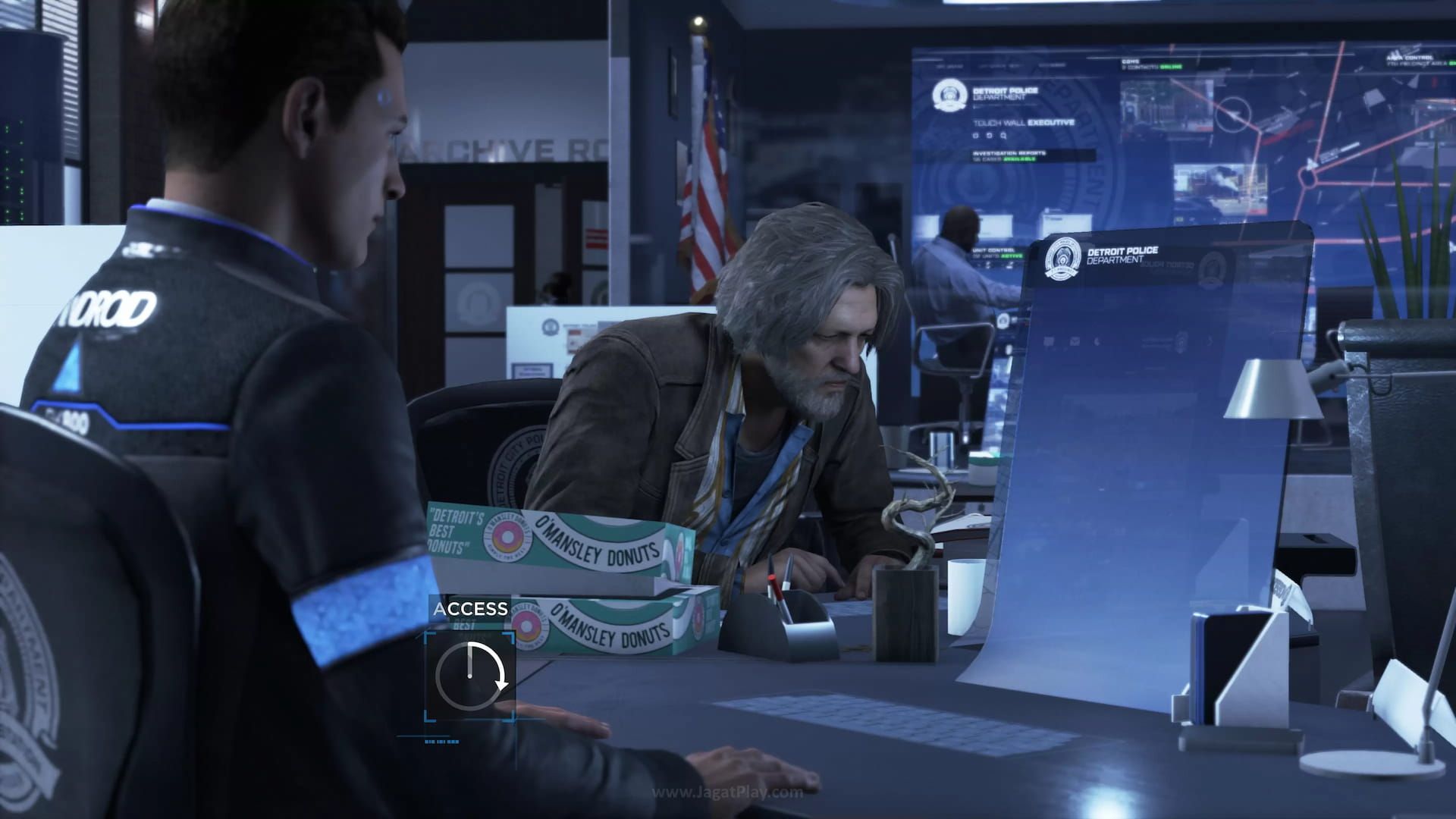The height and width of the screenshot is (819, 1456).
Task: Toggle the Investigation Reports available status
Action: pos(1015,160)
